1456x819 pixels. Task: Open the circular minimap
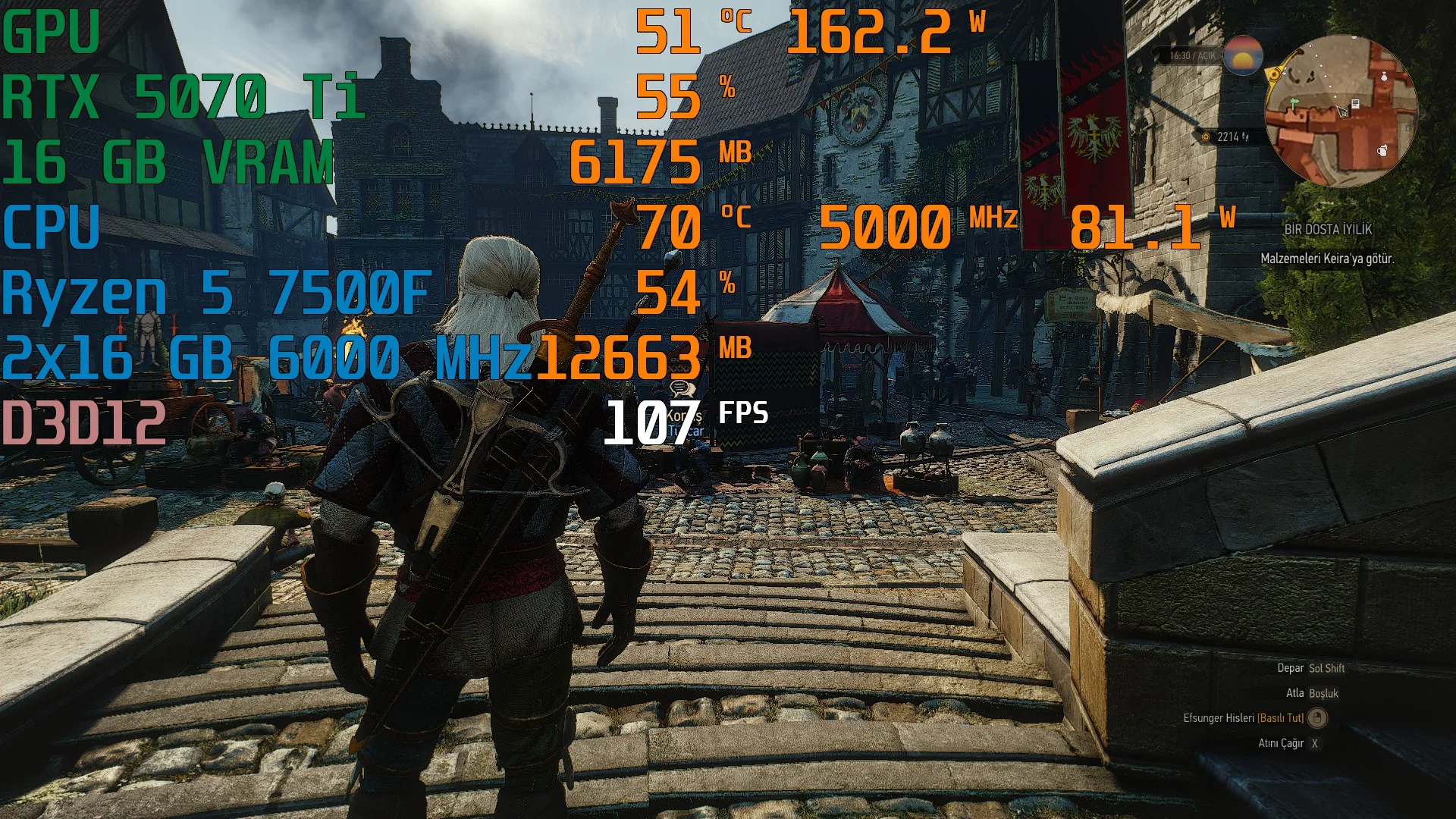pos(1341,111)
